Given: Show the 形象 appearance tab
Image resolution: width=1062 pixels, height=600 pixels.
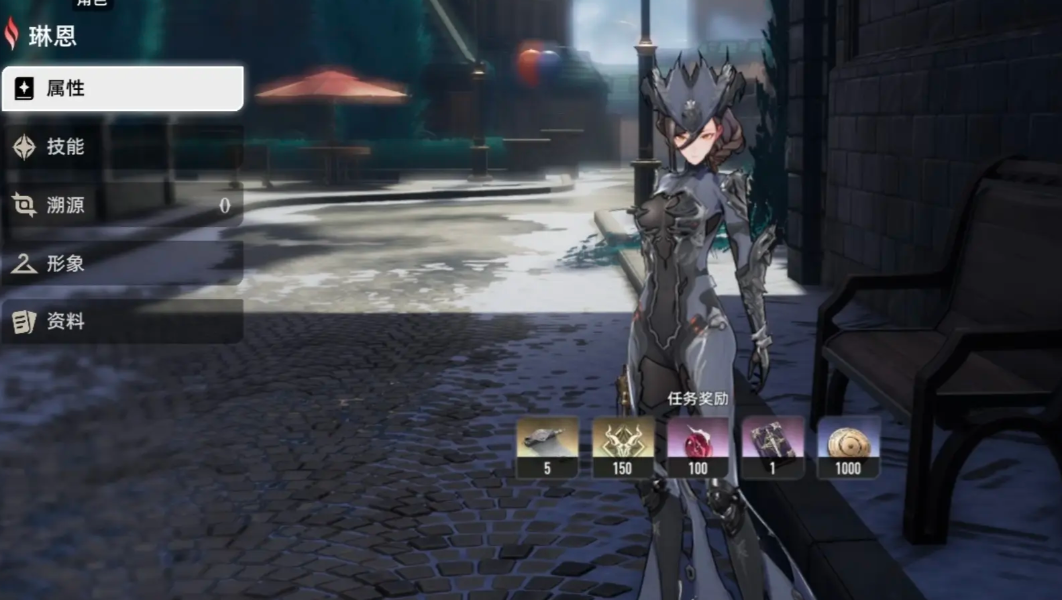Looking at the screenshot, I should tap(122, 264).
